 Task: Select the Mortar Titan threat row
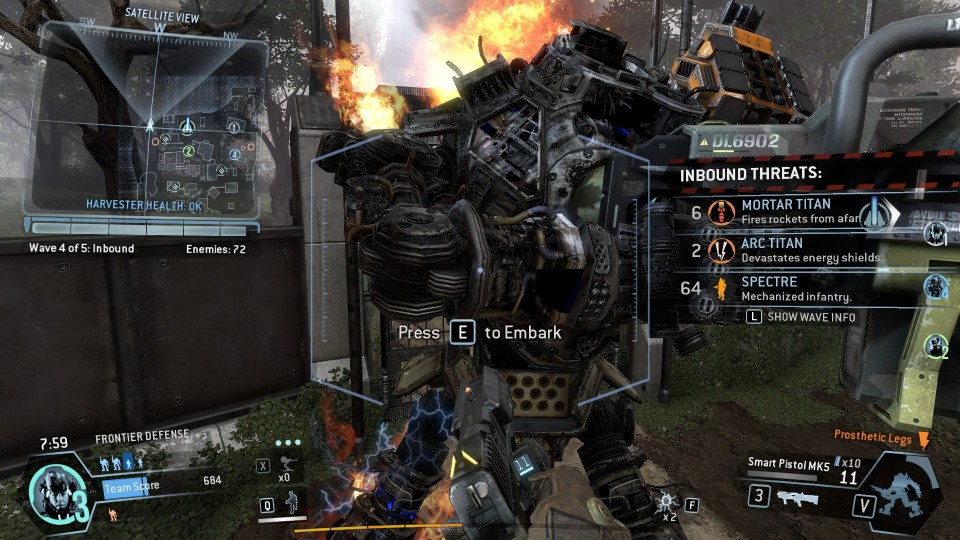pos(800,211)
